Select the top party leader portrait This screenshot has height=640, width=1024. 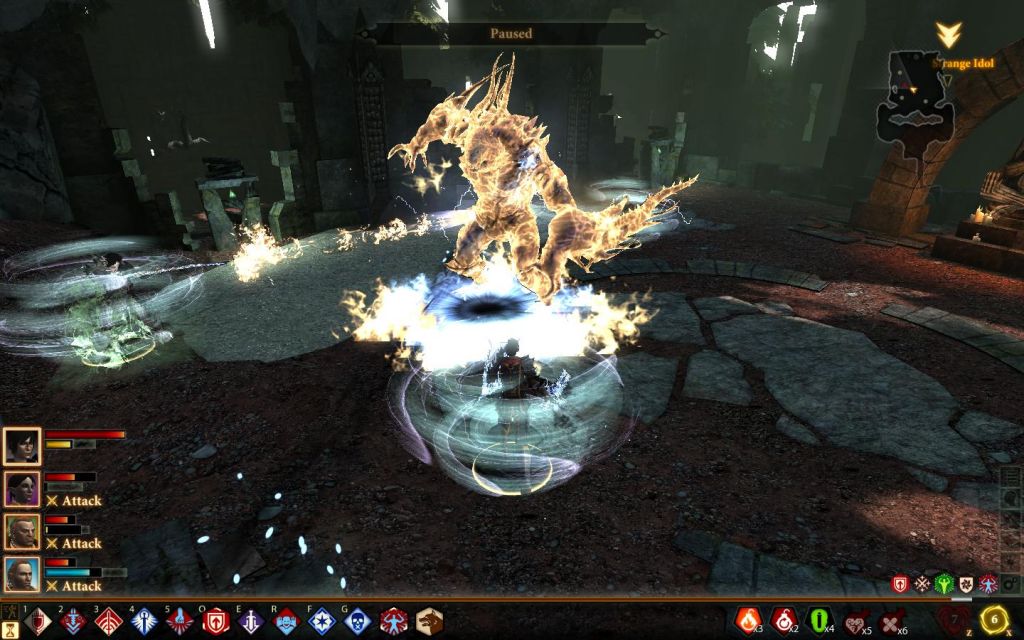21,446
